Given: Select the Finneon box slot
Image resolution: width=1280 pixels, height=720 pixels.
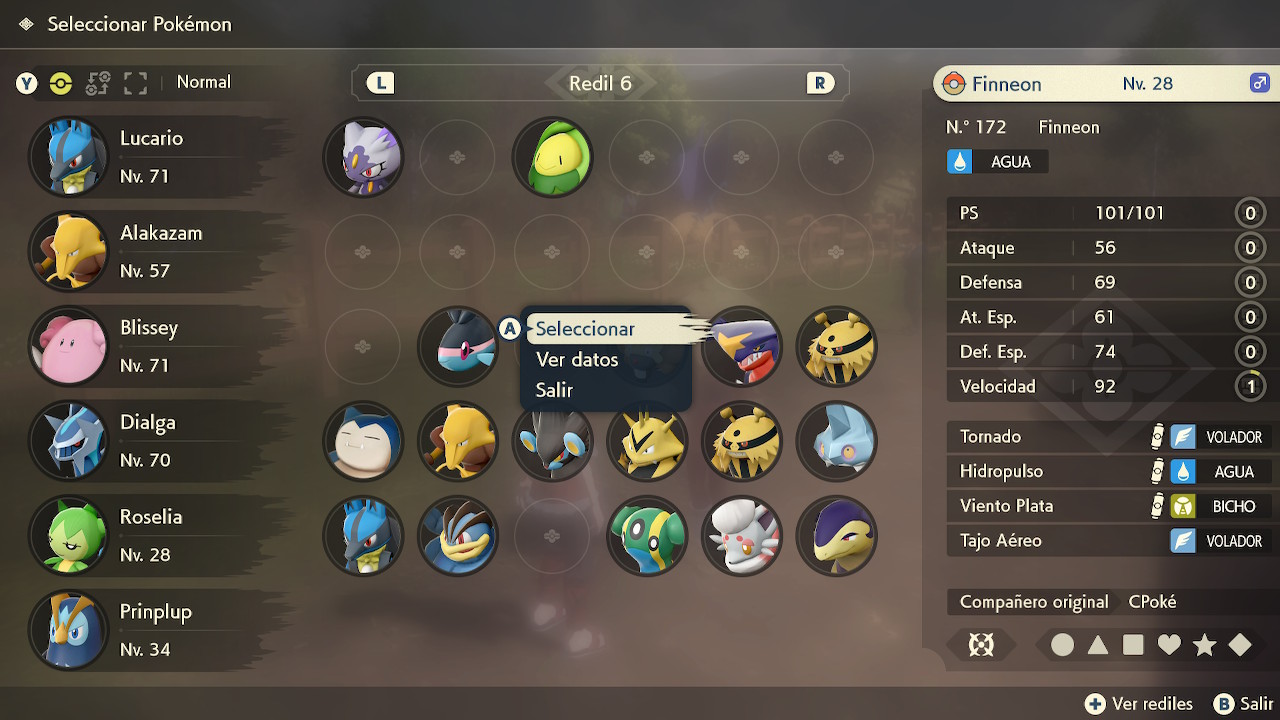Looking at the screenshot, I should [457, 347].
